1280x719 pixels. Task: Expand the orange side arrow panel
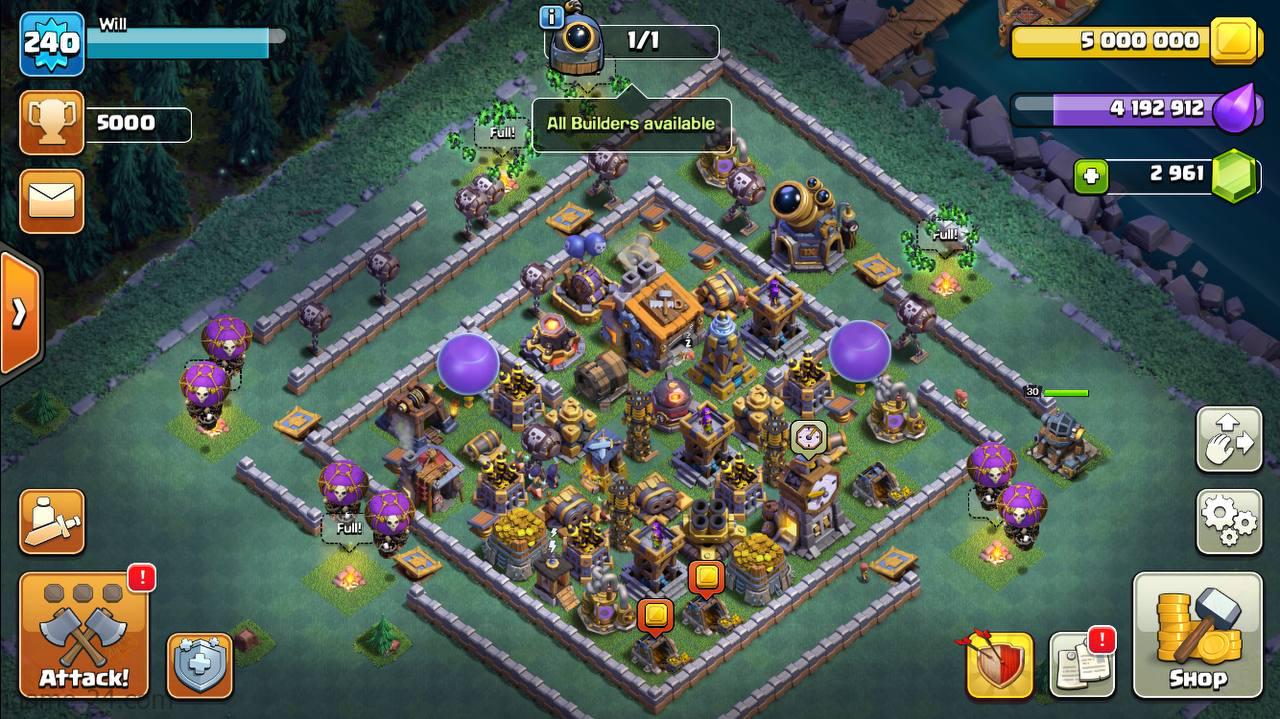point(19,313)
